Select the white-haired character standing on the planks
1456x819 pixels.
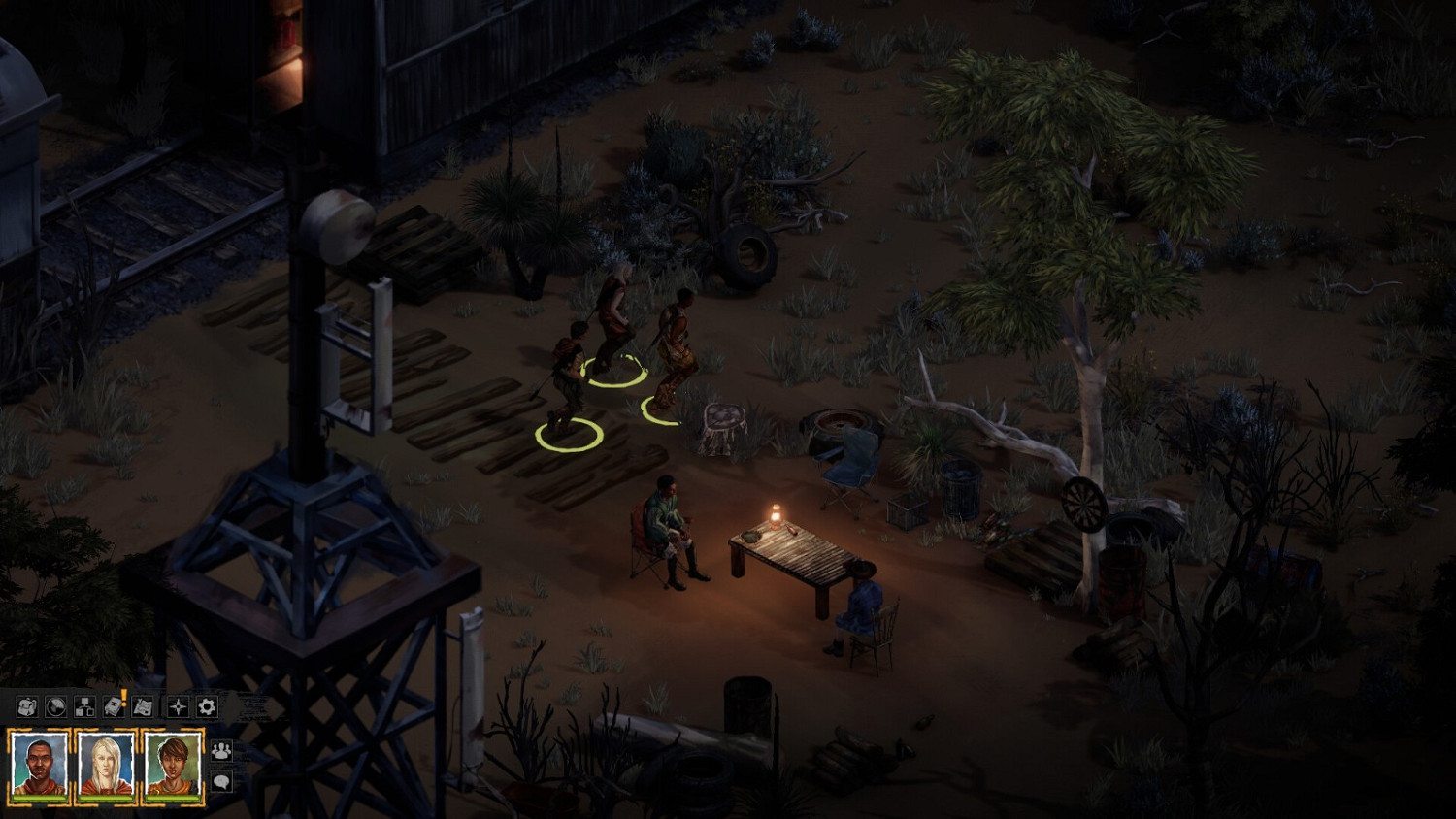[x=615, y=311]
